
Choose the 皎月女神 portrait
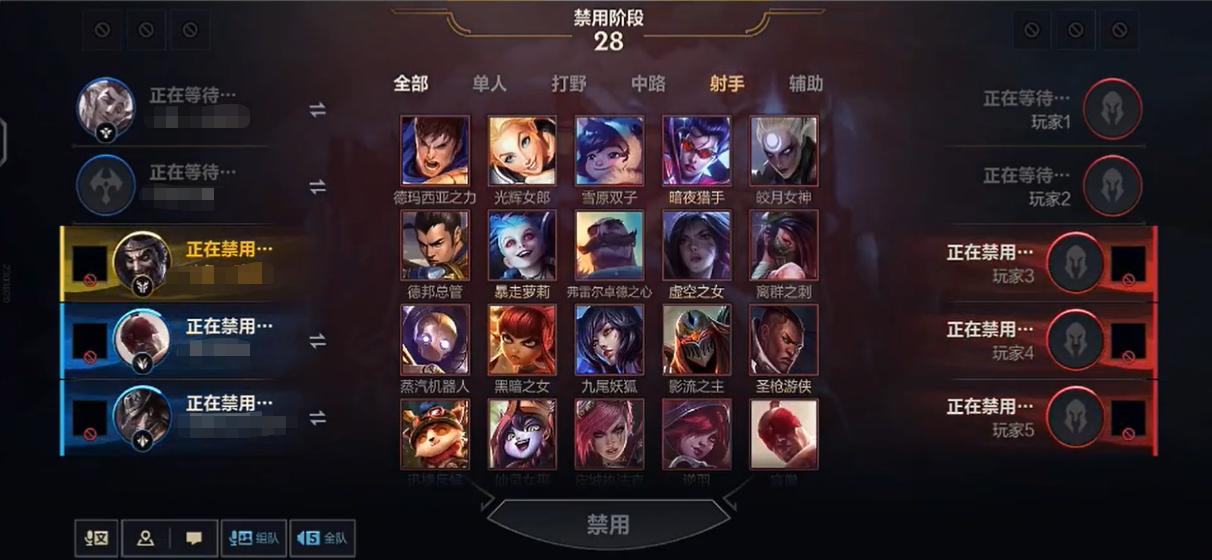tap(784, 151)
